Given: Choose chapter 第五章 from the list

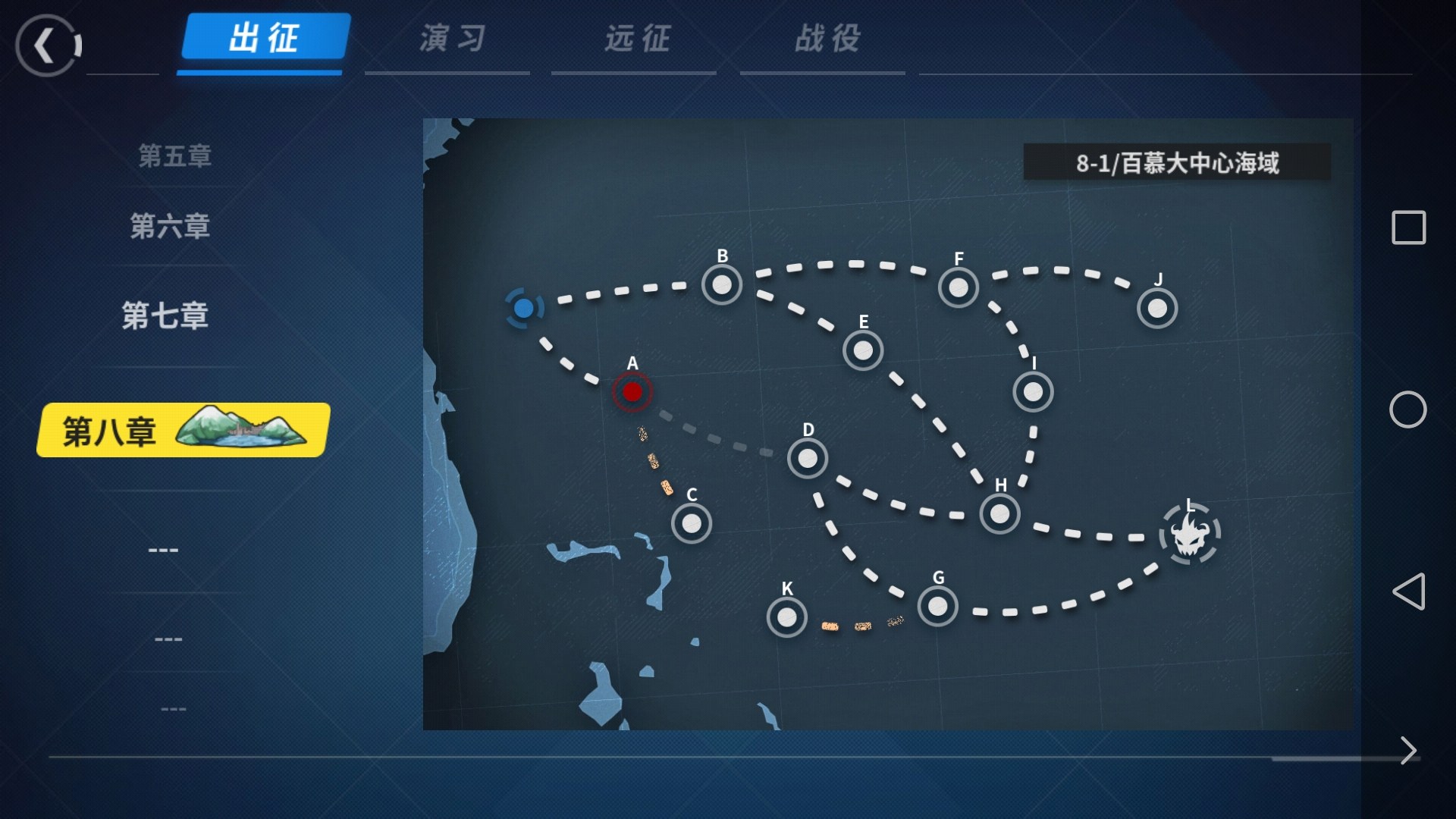Looking at the screenshot, I should click(174, 155).
